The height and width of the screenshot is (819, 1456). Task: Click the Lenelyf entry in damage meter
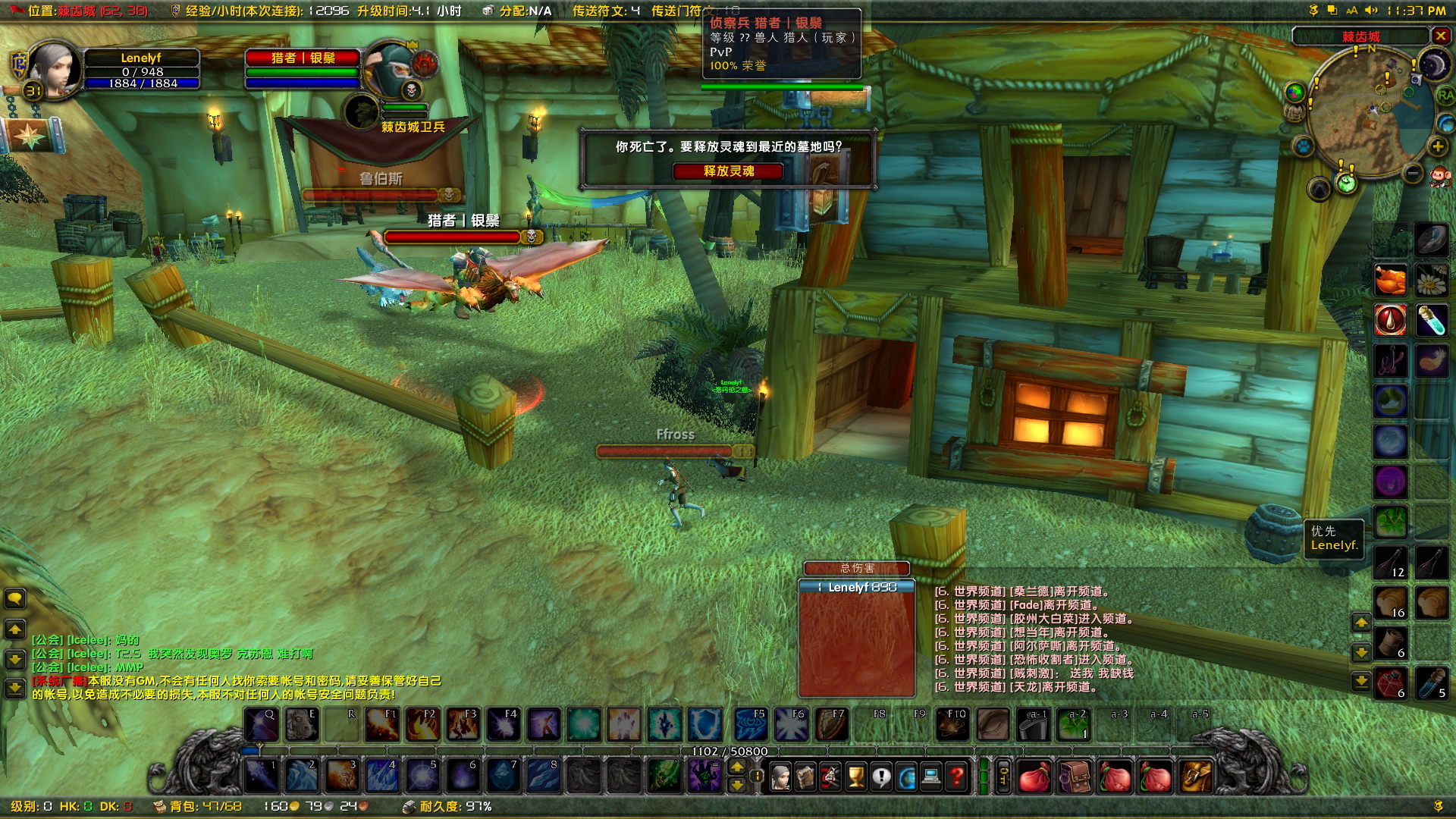857,585
